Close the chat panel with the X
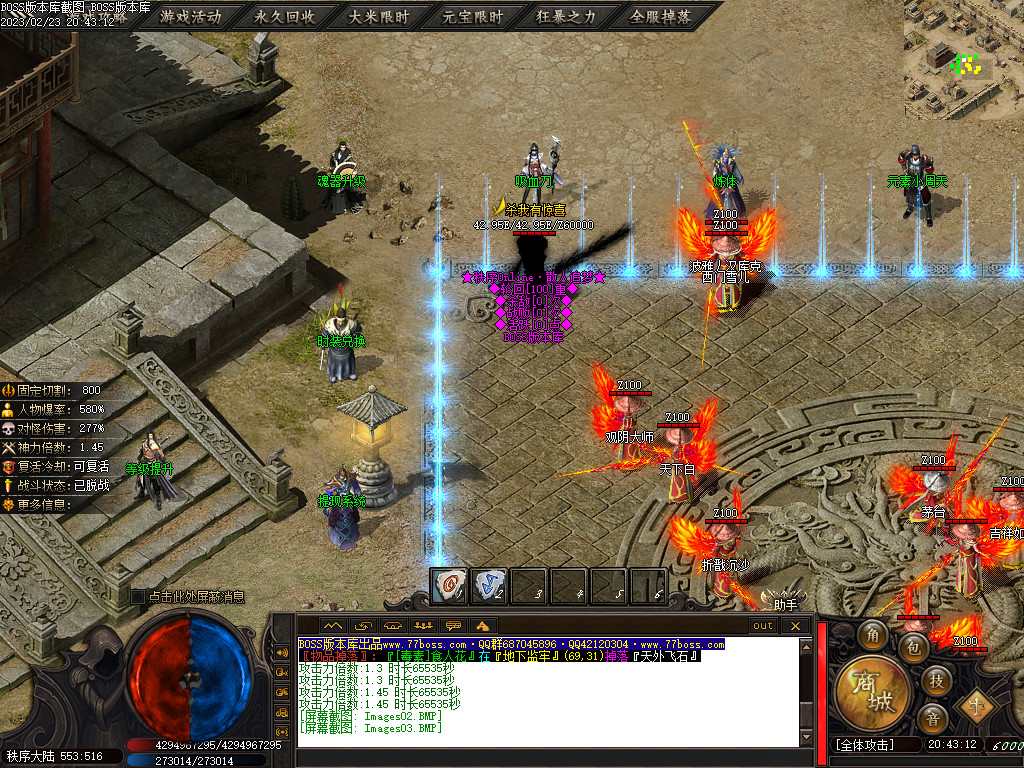 (795, 626)
